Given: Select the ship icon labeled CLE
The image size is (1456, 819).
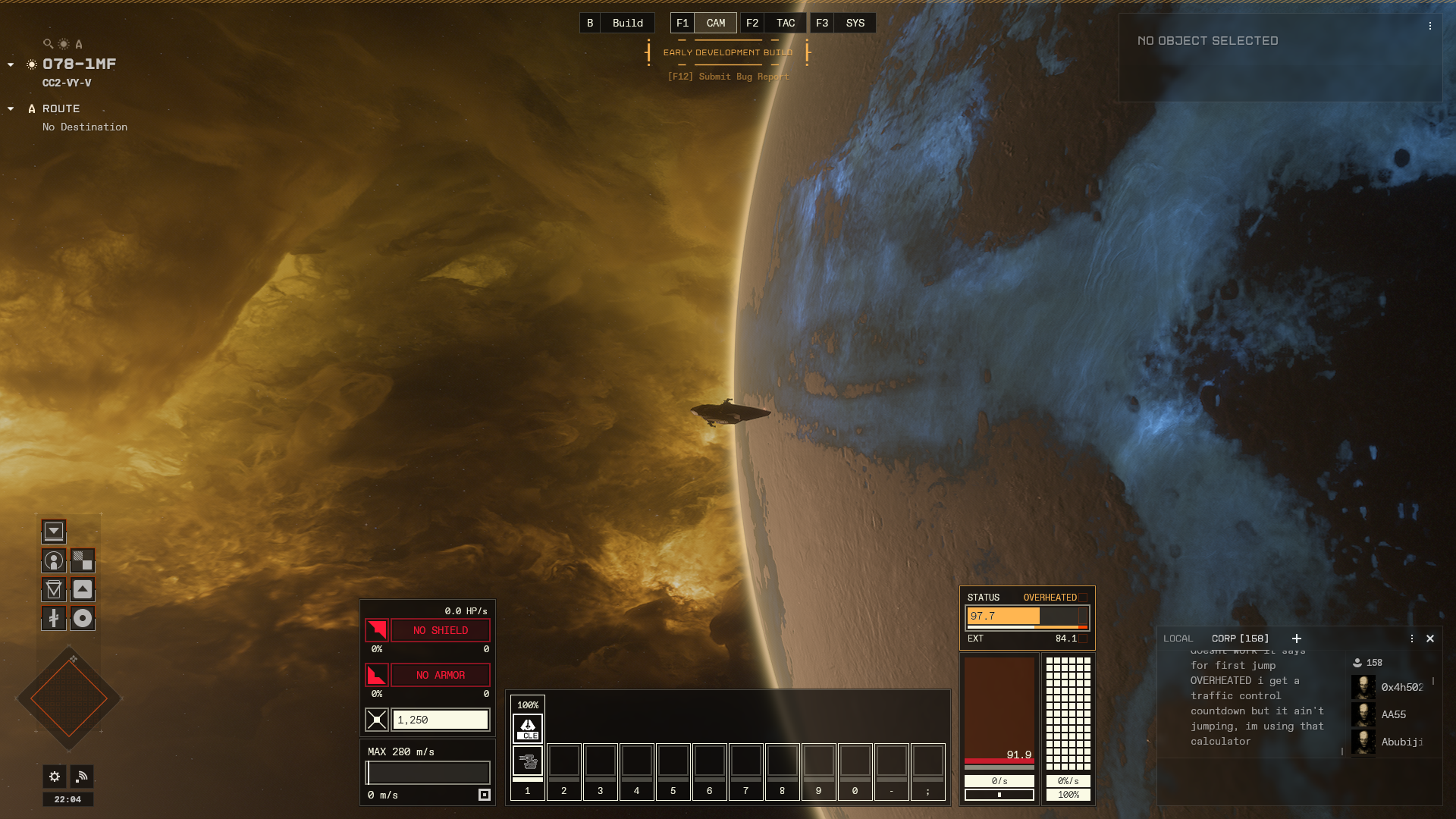Looking at the screenshot, I should point(528,728).
